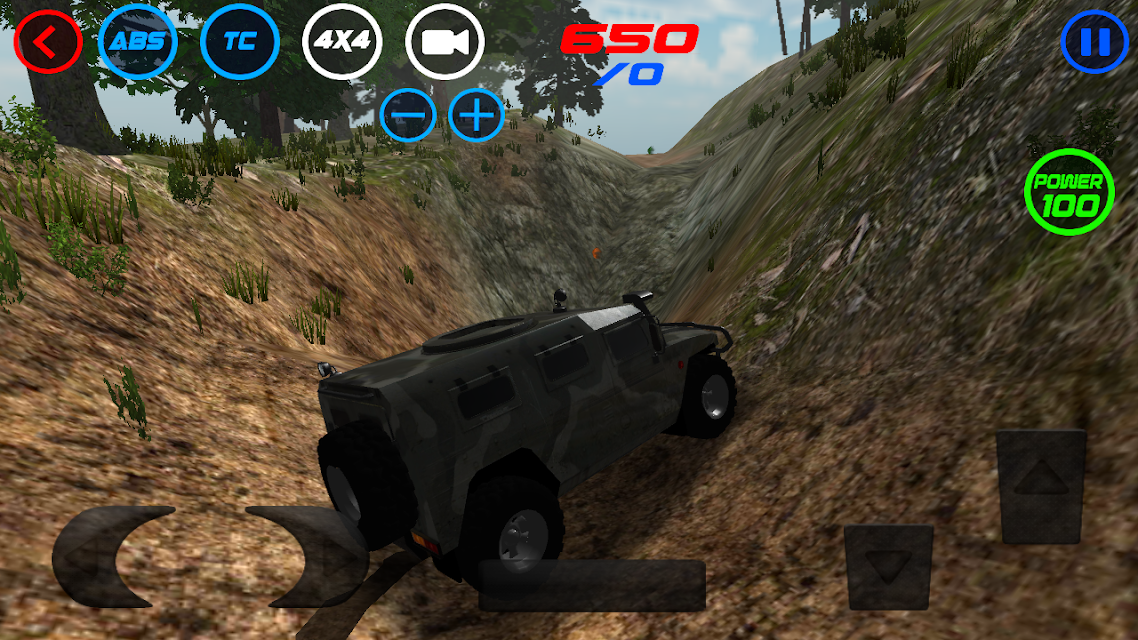
Task: Accelerate with the up-arrow gas pedal
Action: (x=1041, y=487)
